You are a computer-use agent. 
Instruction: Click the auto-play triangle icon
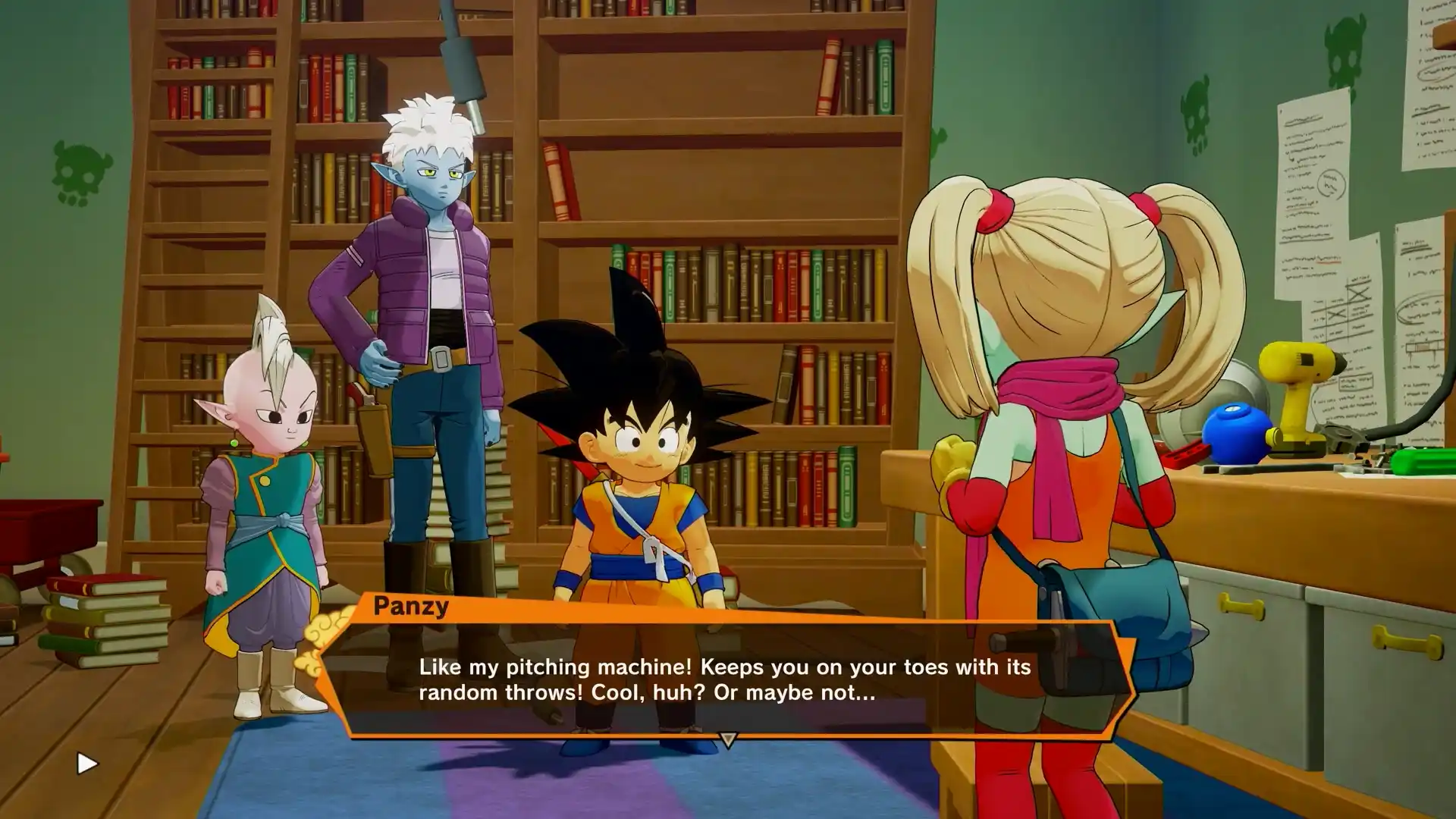tap(87, 763)
